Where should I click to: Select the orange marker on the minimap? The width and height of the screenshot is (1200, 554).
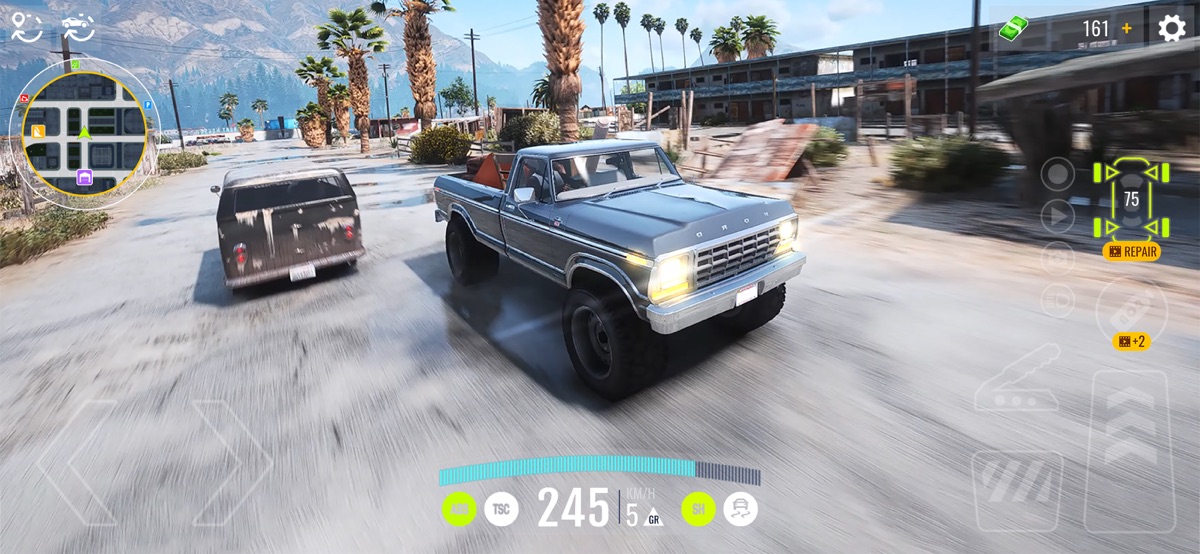tap(39, 130)
